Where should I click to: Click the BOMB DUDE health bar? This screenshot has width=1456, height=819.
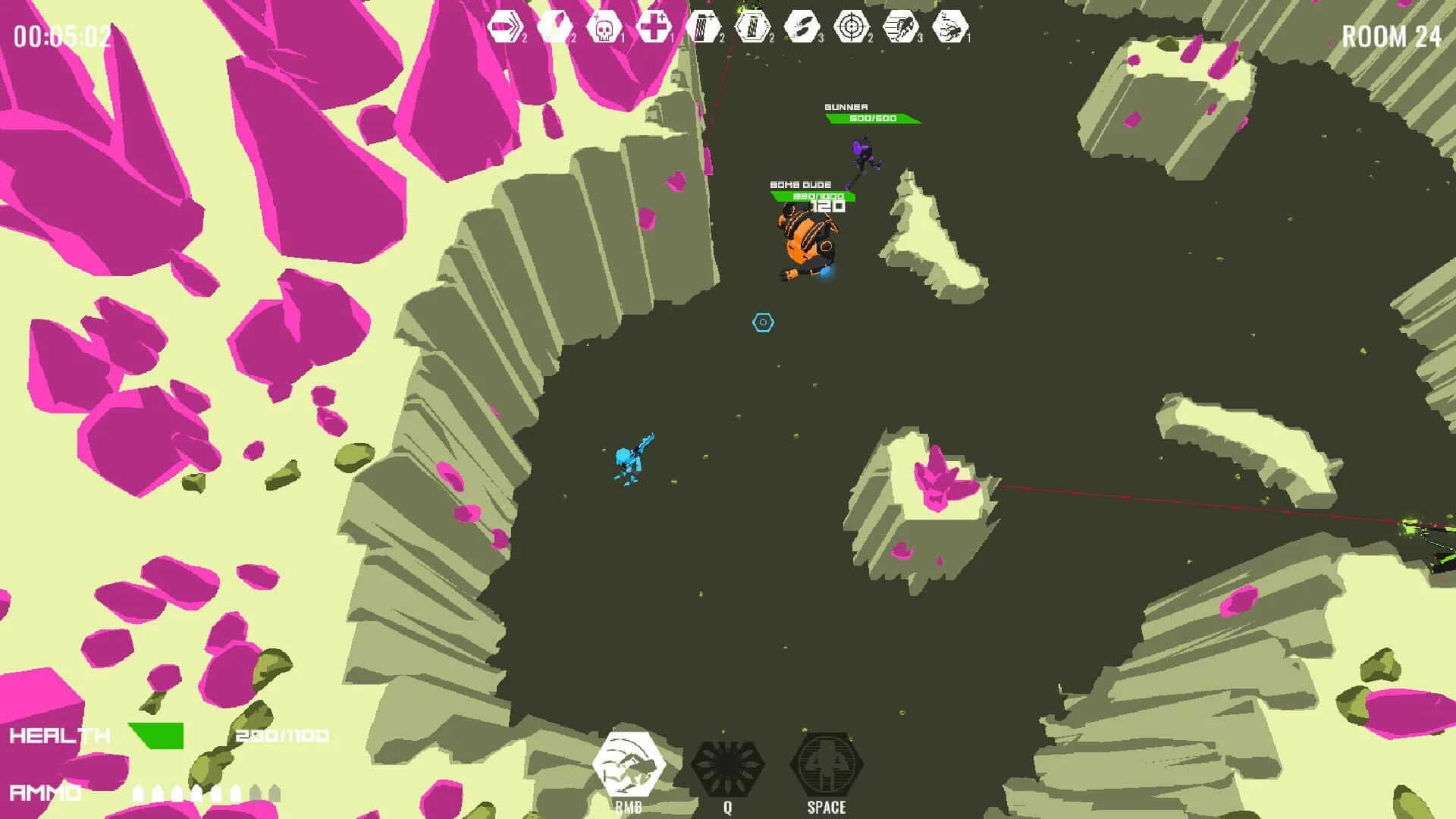(813, 194)
